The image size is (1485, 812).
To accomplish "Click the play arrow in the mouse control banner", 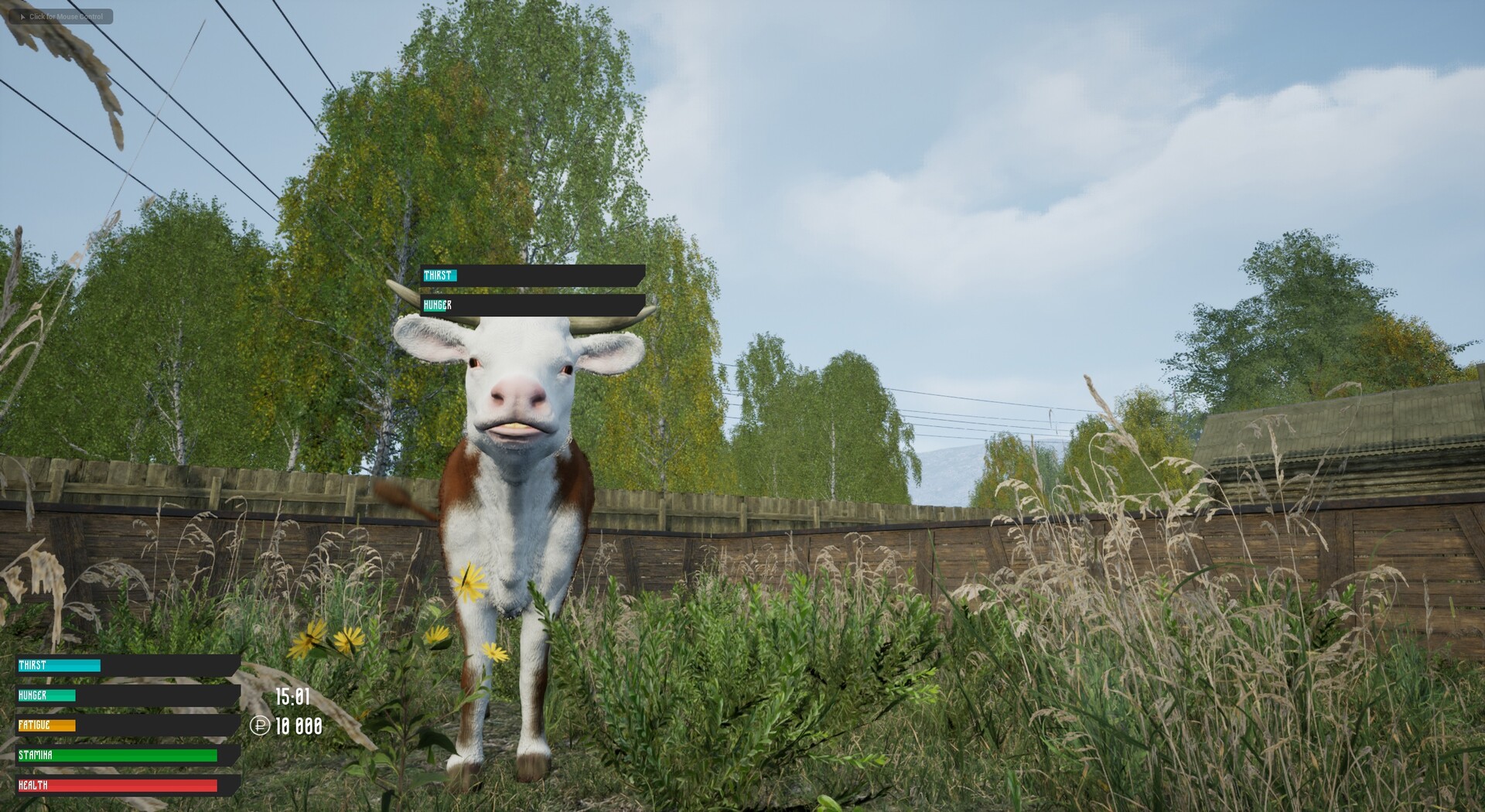I will point(24,16).
